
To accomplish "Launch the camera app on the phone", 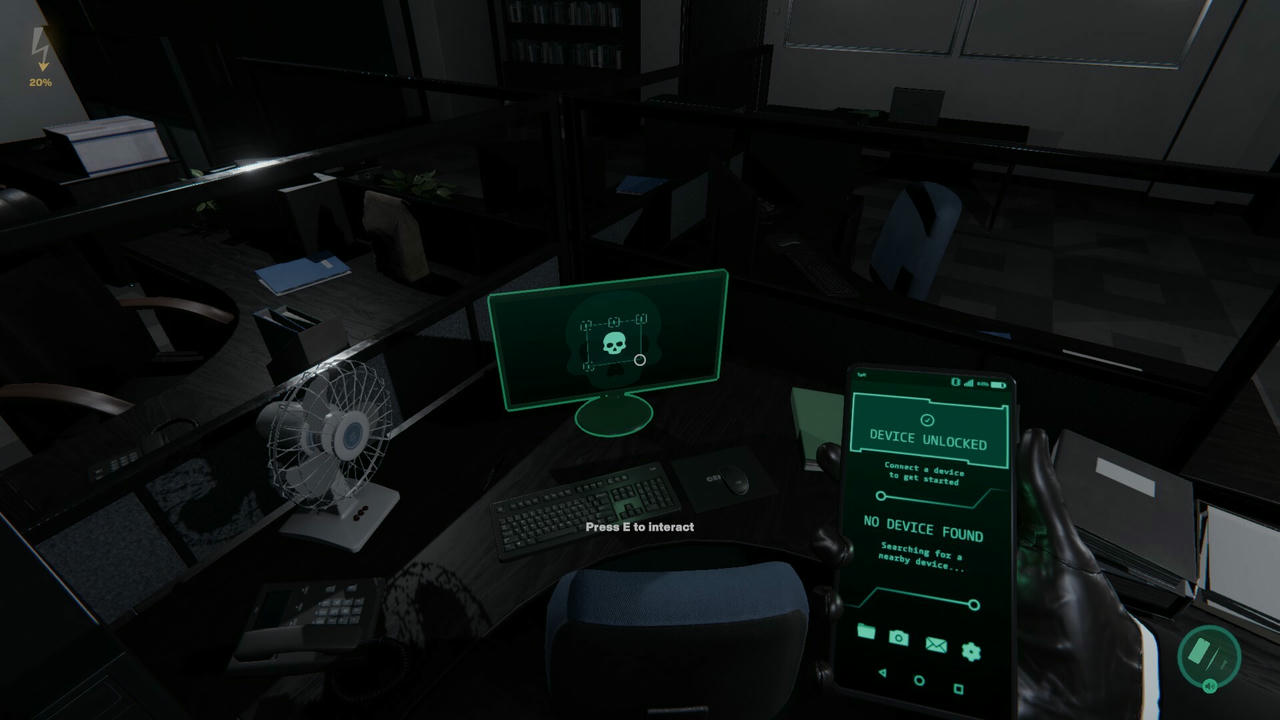I will [899, 638].
